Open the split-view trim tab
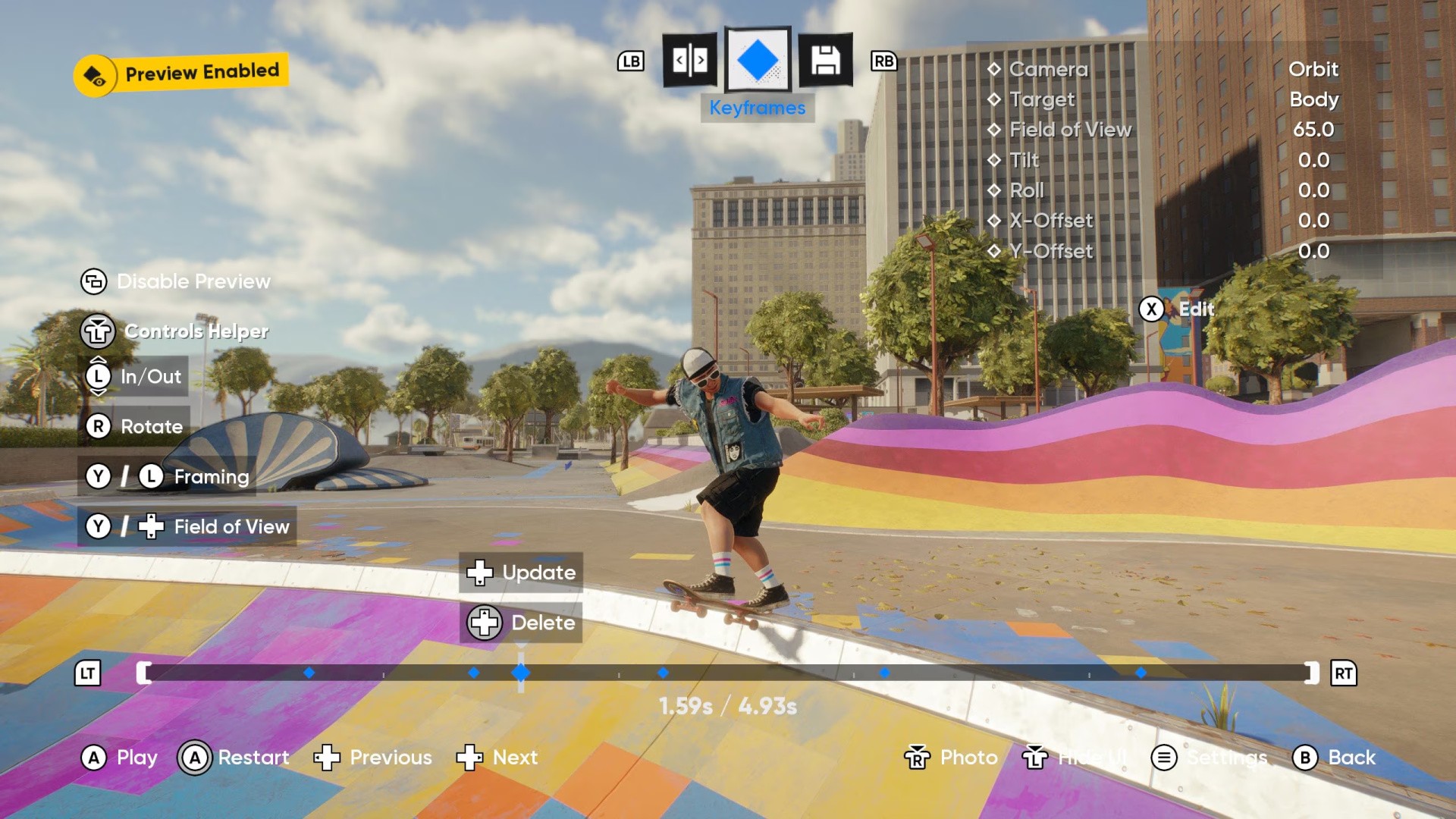The height and width of the screenshot is (819, 1456). [690, 60]
